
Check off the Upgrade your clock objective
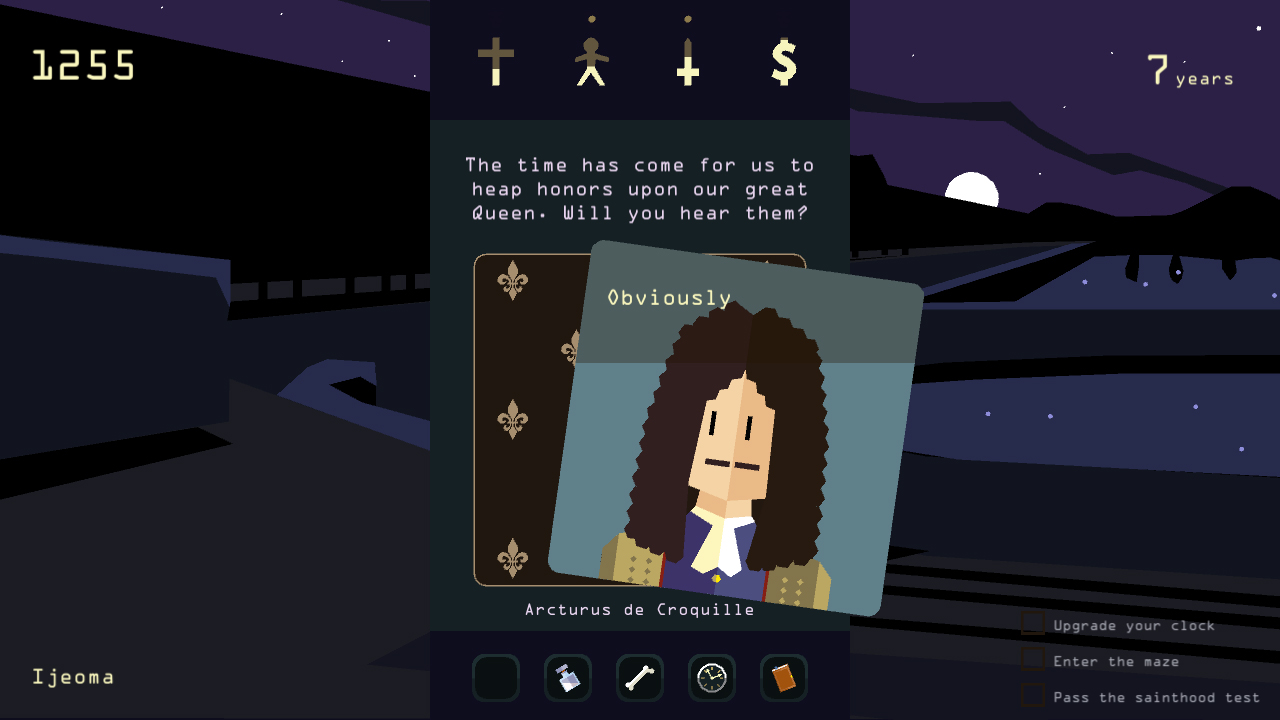1032,622
